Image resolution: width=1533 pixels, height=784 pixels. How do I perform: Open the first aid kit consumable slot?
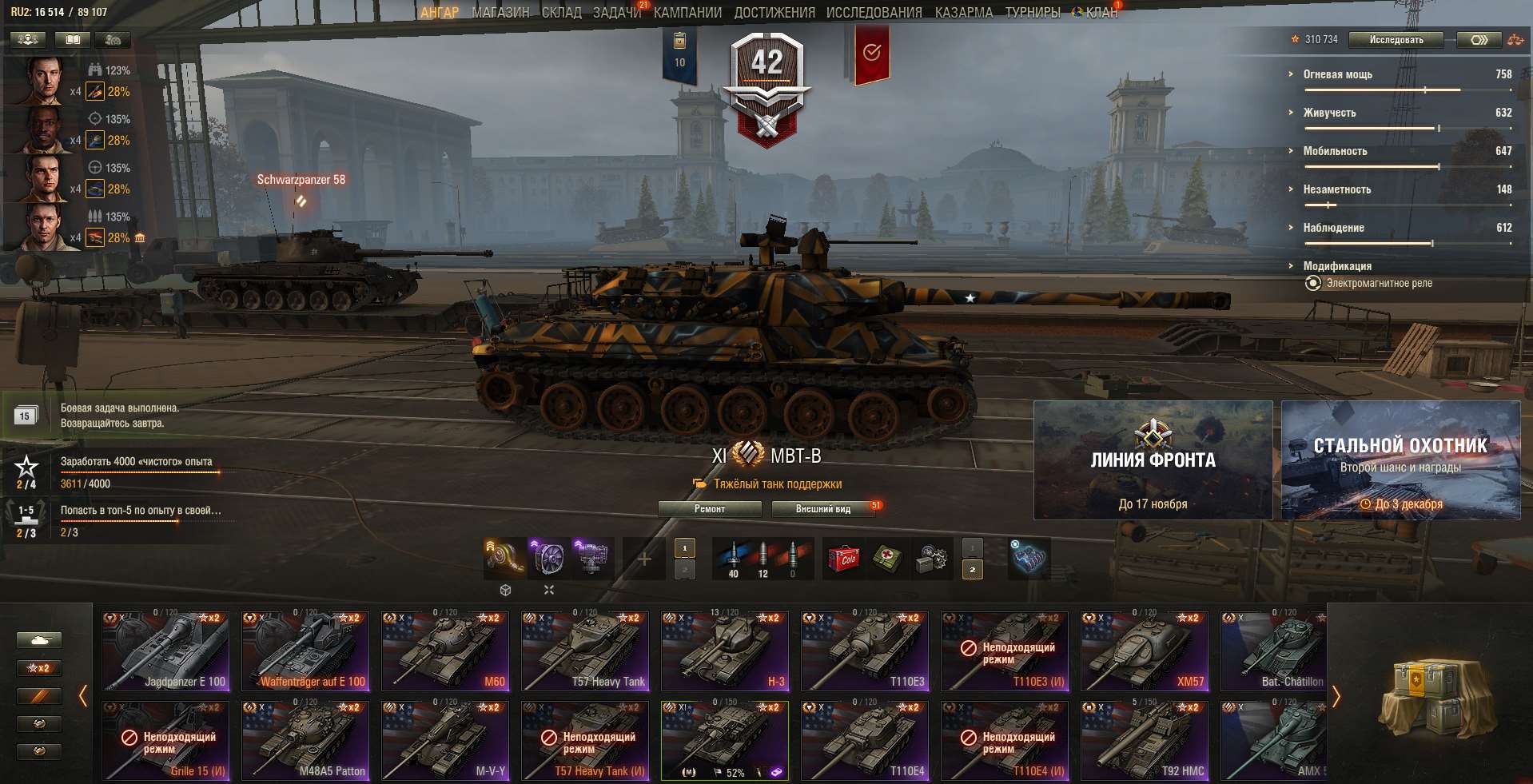[888, 559]
